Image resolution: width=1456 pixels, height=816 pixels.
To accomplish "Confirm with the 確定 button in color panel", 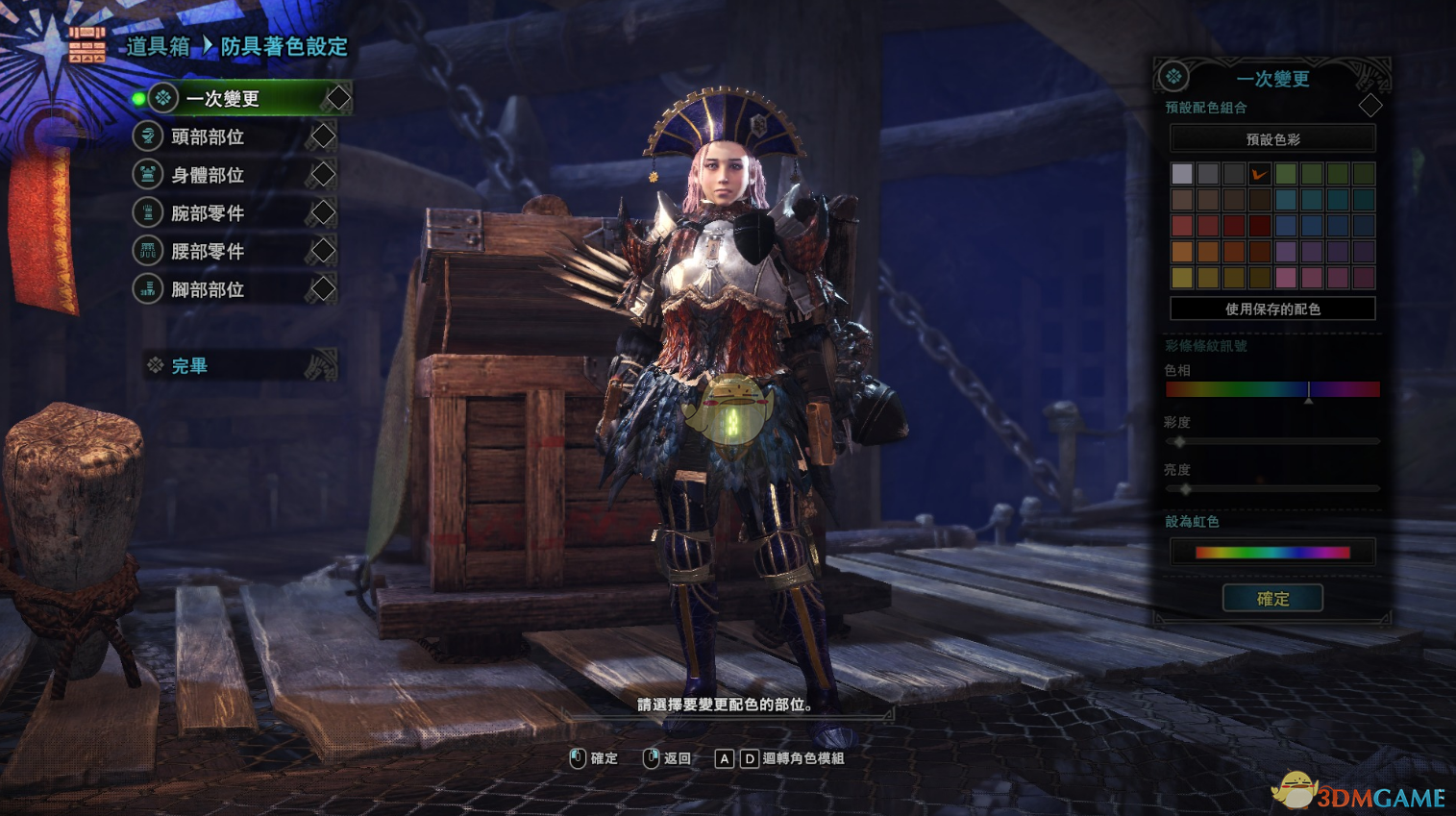I will (1272, 599).
